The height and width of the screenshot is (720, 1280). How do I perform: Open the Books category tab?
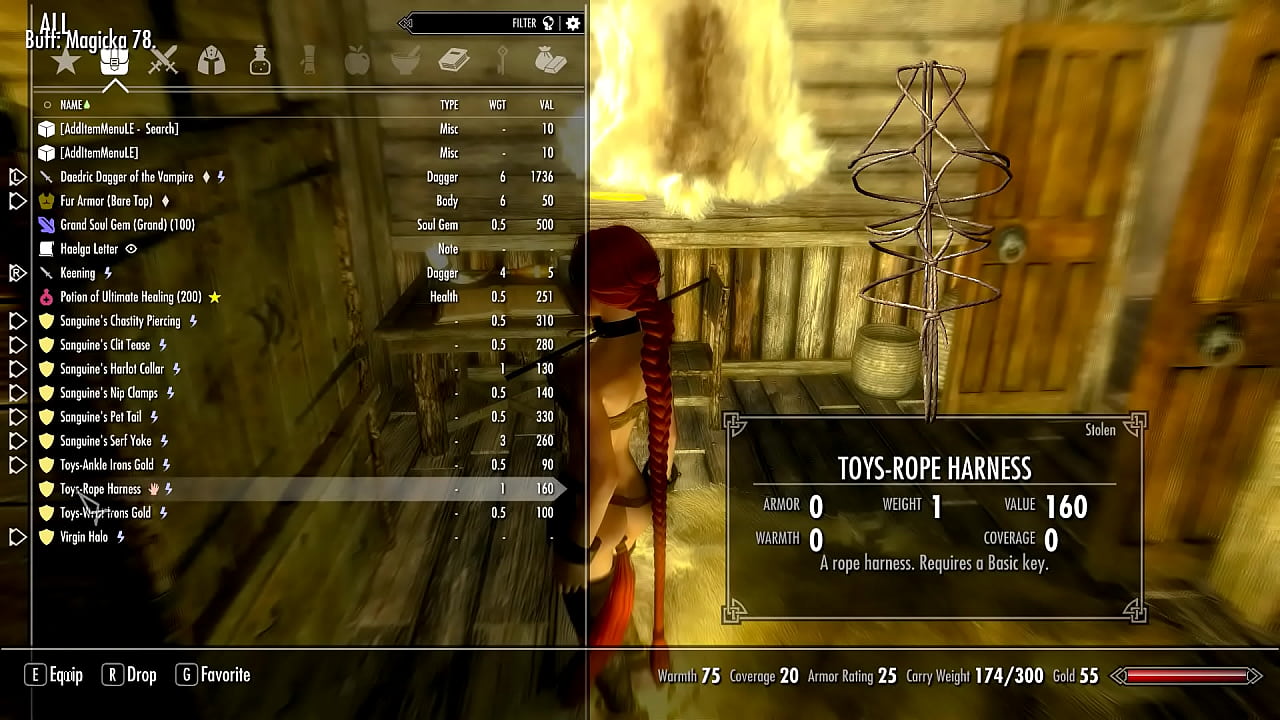point(454,62)
